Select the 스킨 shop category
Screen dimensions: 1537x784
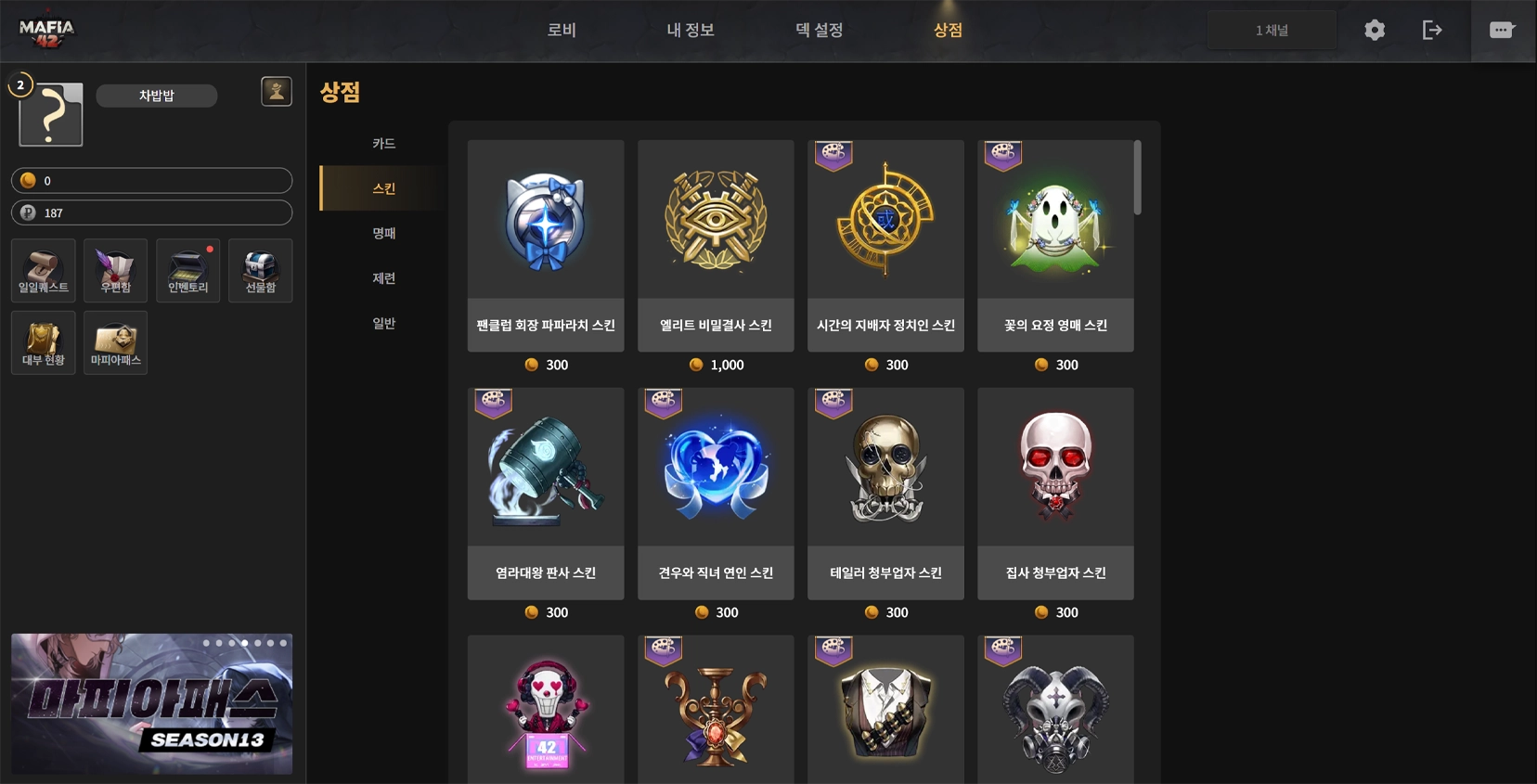pyautogui.click(x=382, y=187)
